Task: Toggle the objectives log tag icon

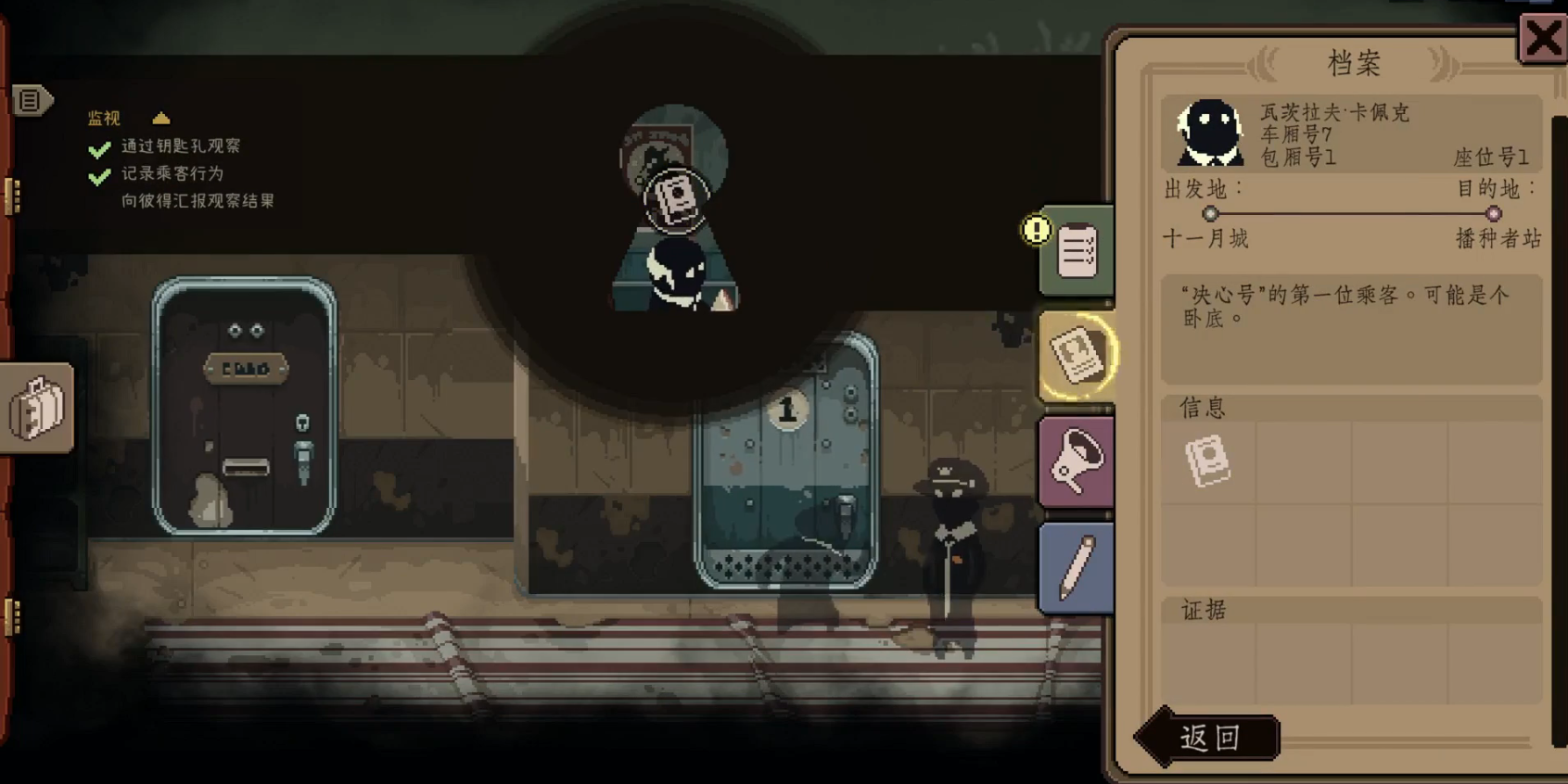Action: pos(31,100)
